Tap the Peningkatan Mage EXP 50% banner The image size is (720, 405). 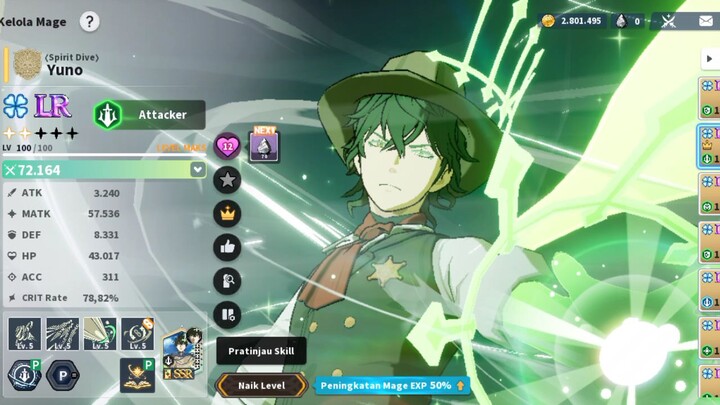coord(391,385)
